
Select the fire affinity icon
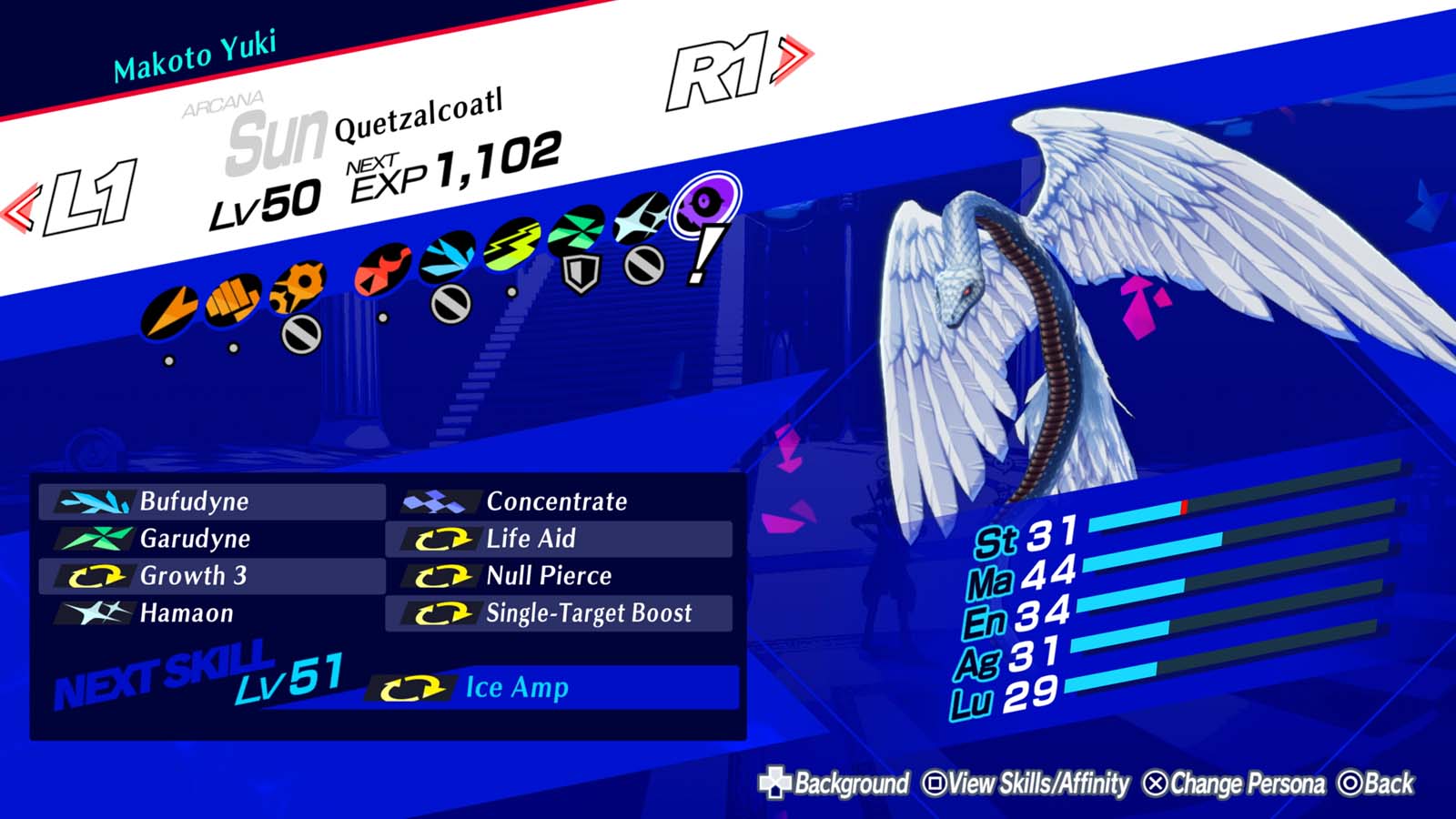click(x=385, y=268)
